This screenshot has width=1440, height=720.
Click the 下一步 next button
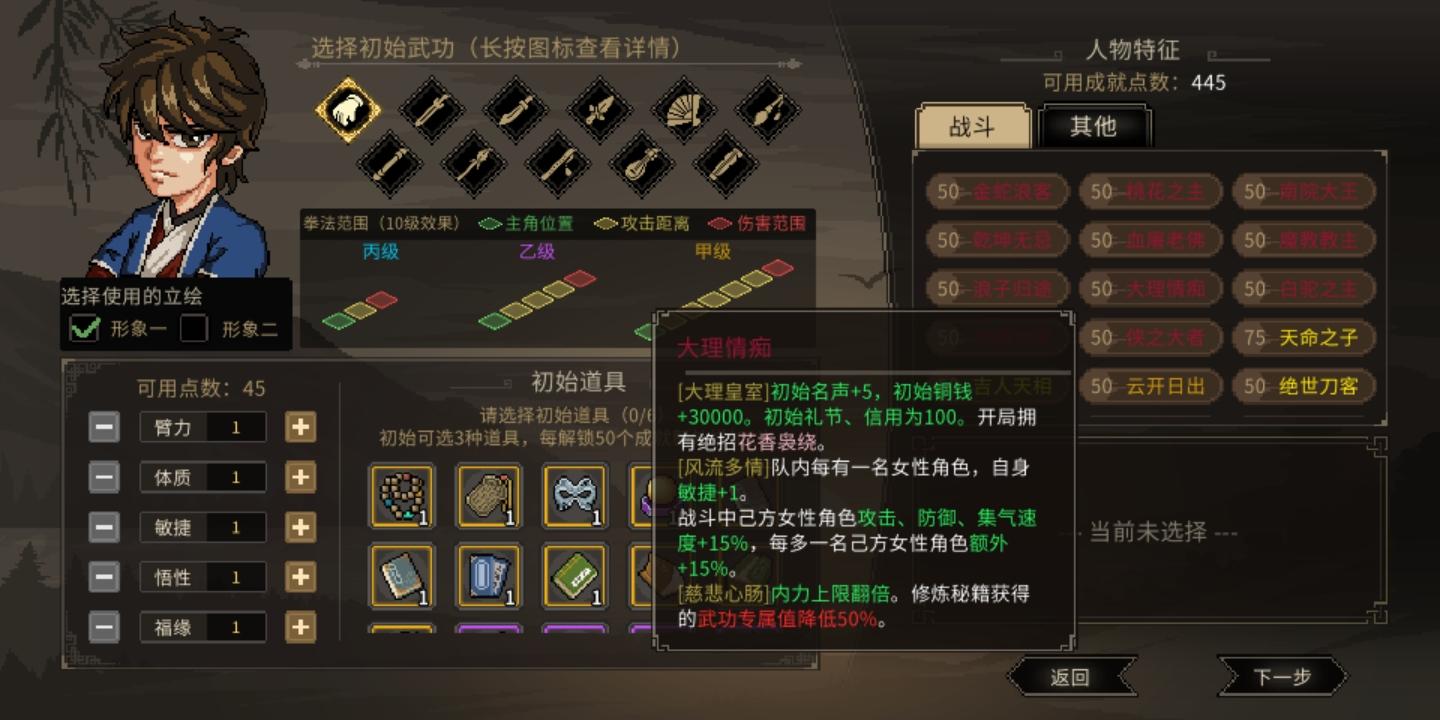click(x=1283, y=676)
